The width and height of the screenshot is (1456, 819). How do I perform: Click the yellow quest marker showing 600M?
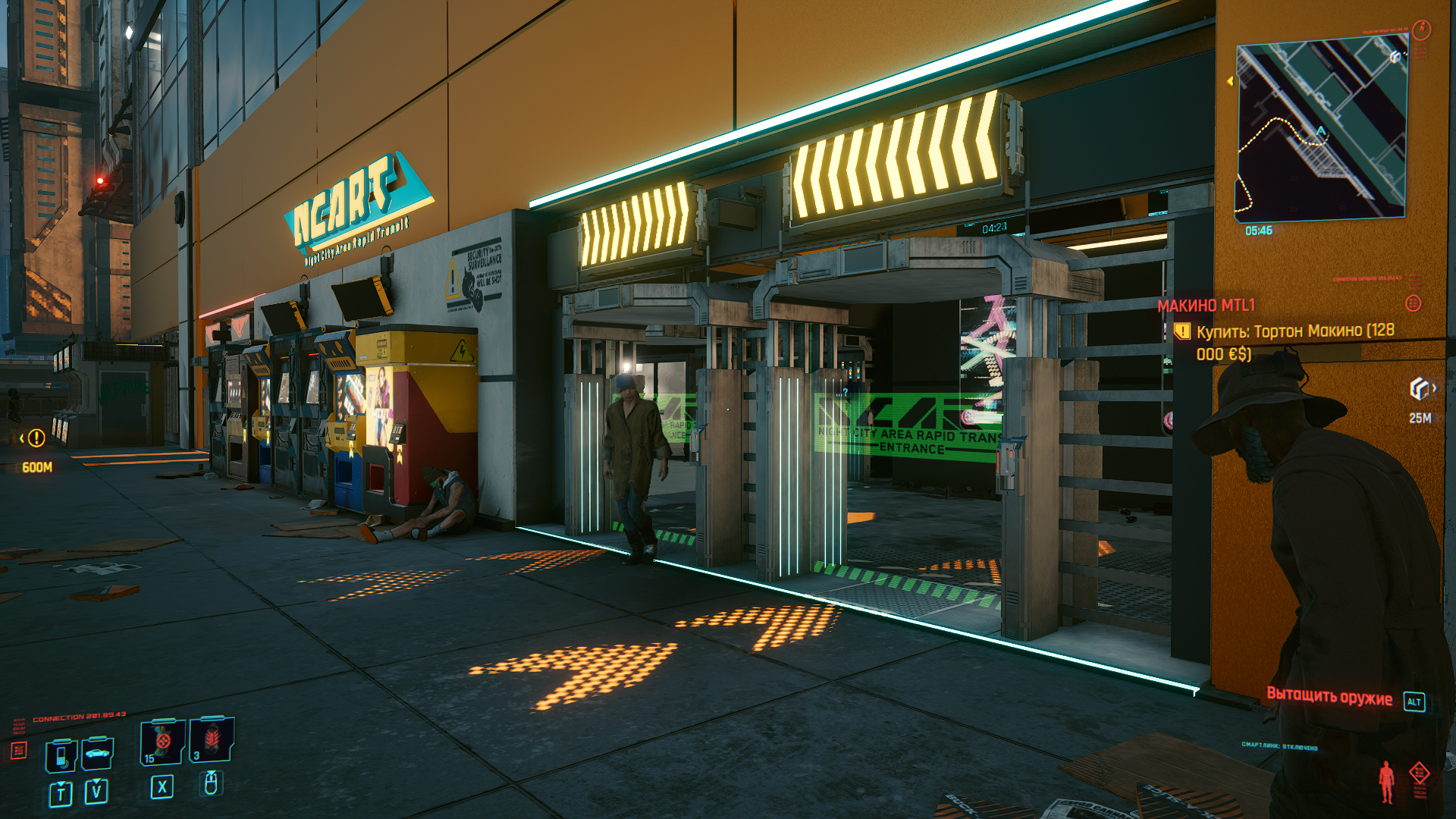click(36, 438)
